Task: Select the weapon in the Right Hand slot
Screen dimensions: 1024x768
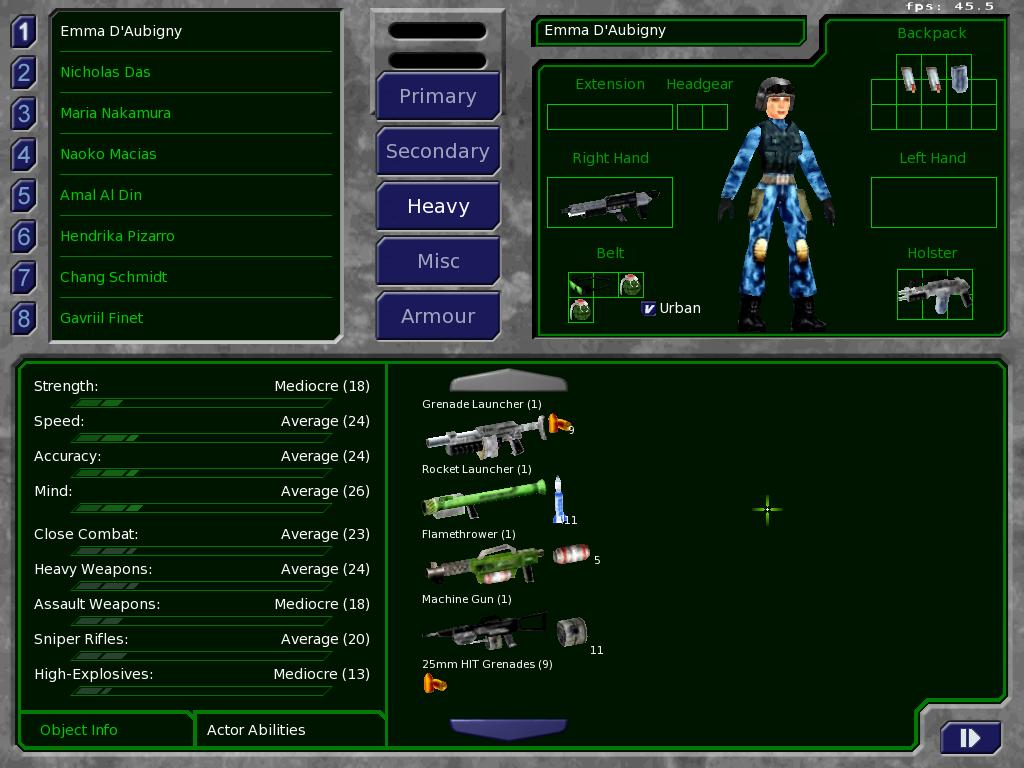Action: (610, 203)
